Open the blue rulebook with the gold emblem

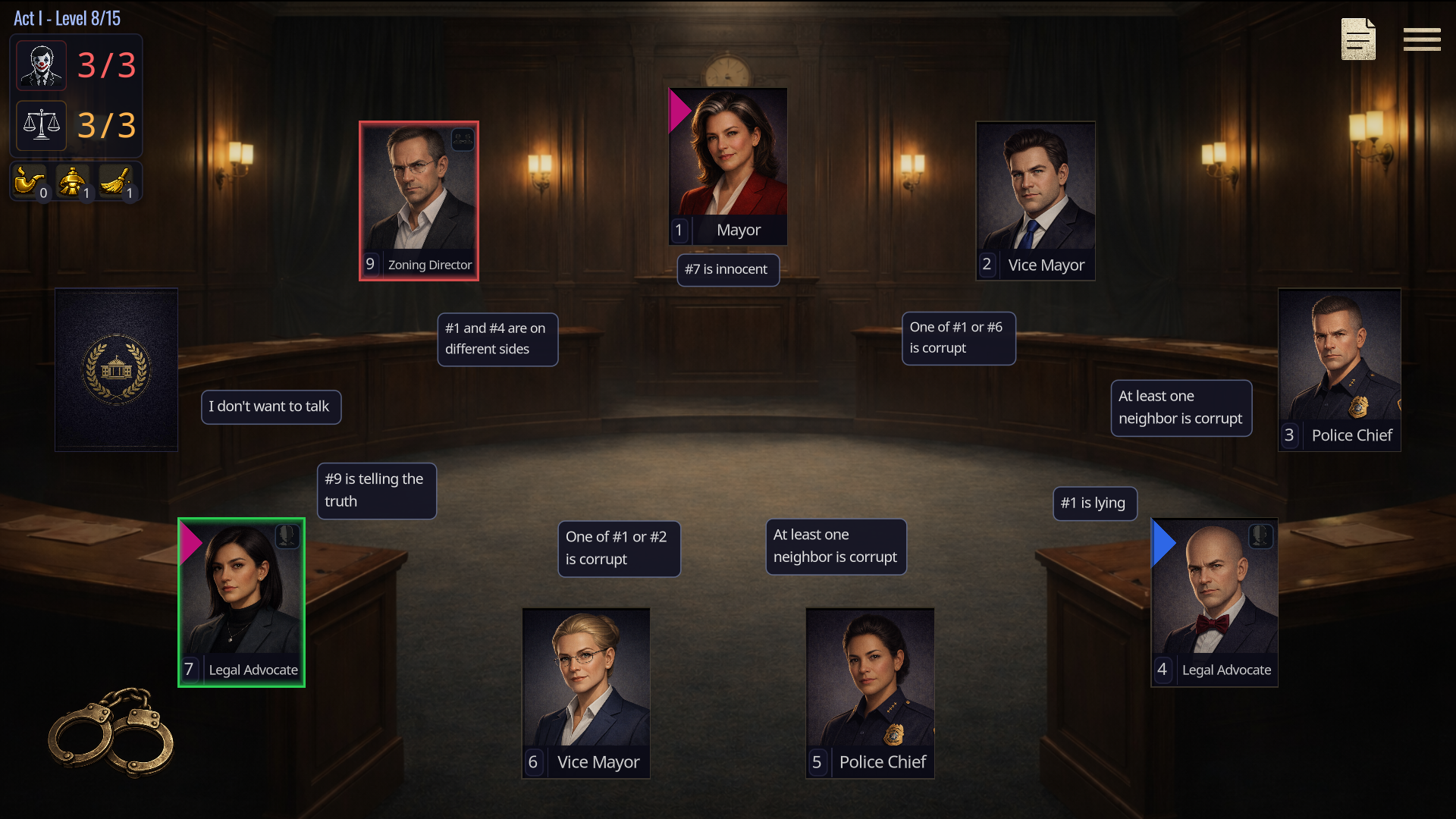[x=115, y=369]
